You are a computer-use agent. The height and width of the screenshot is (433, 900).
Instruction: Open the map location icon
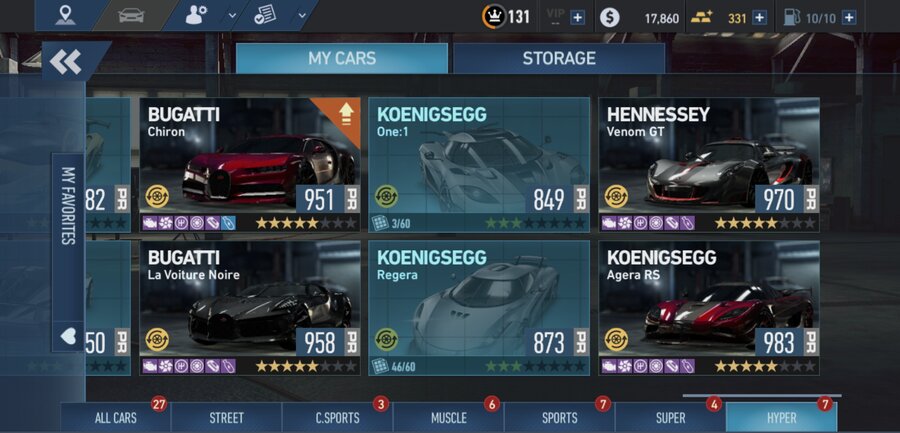66,15
